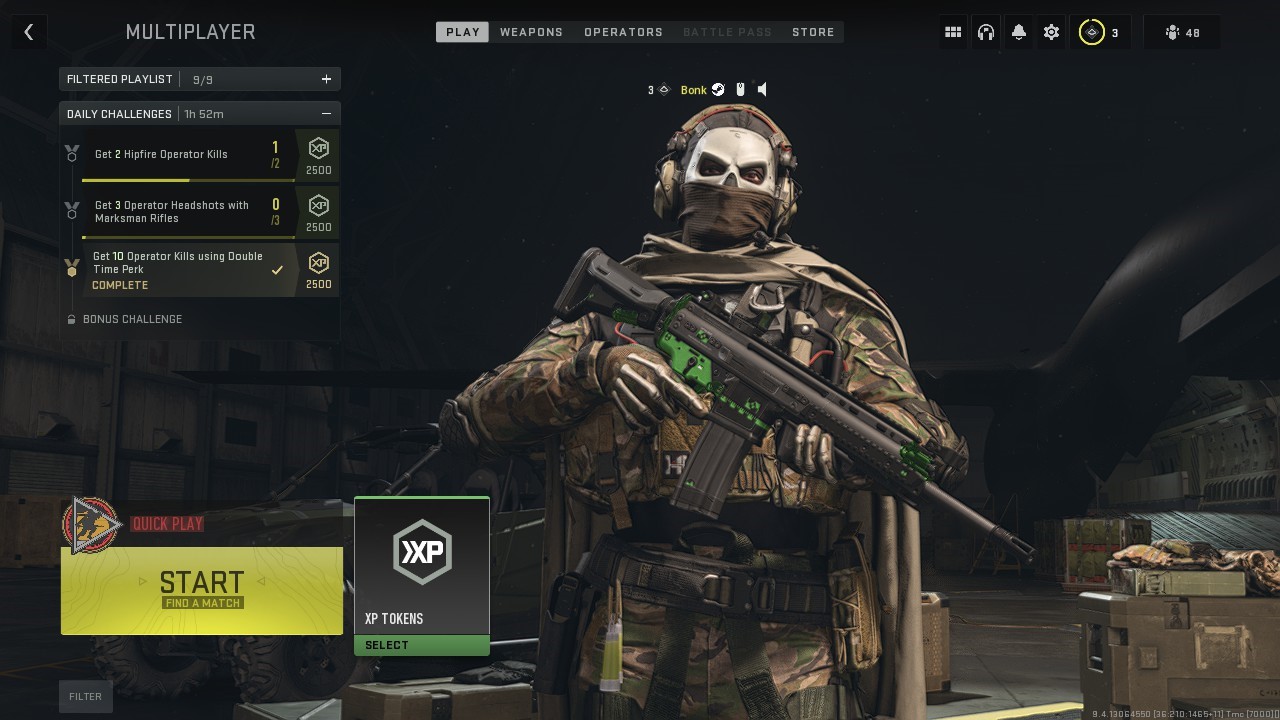1280x720 pixels.
Task: Click Select under XP Tokens
Action: pos(421,644)
